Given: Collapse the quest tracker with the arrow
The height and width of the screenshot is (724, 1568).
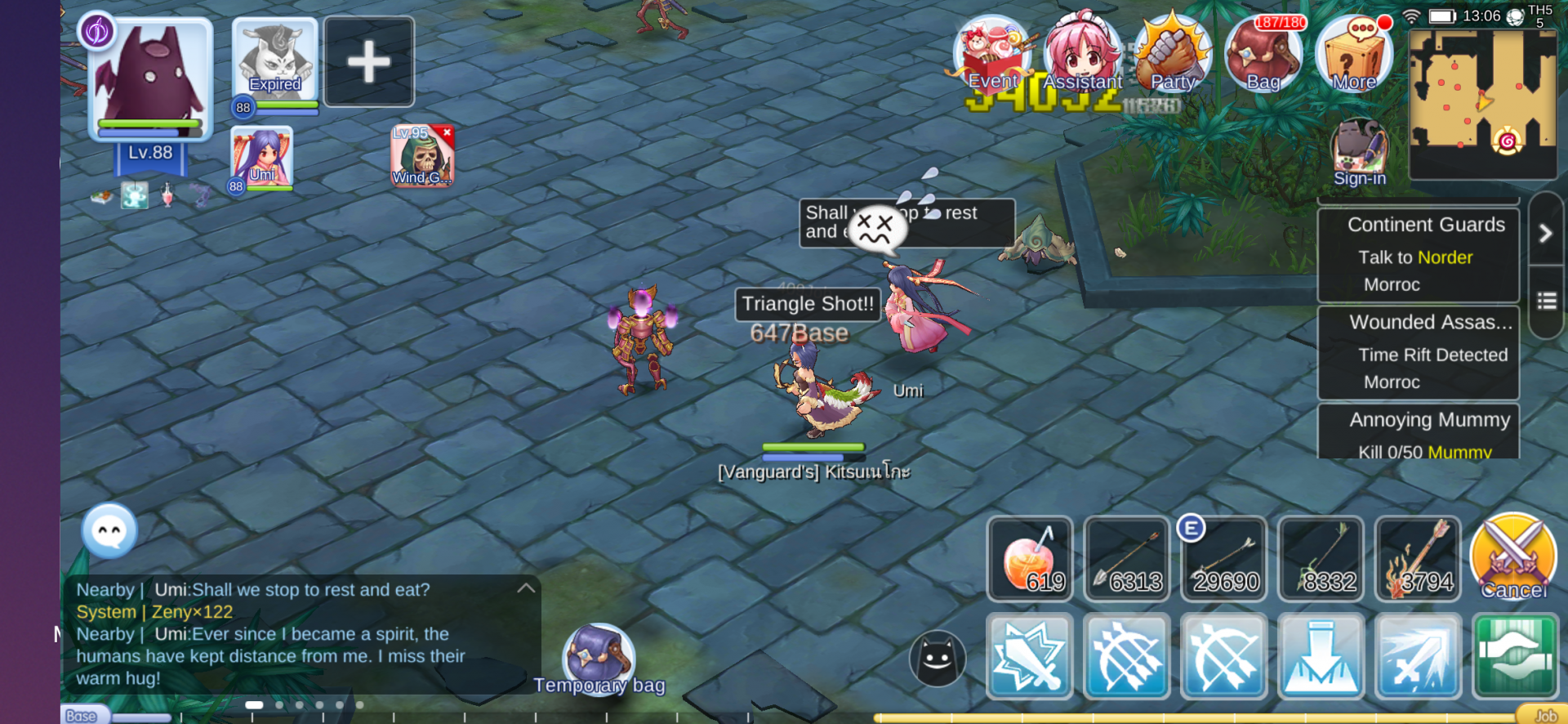Looking at the screenshot, I should (1545, 234).
